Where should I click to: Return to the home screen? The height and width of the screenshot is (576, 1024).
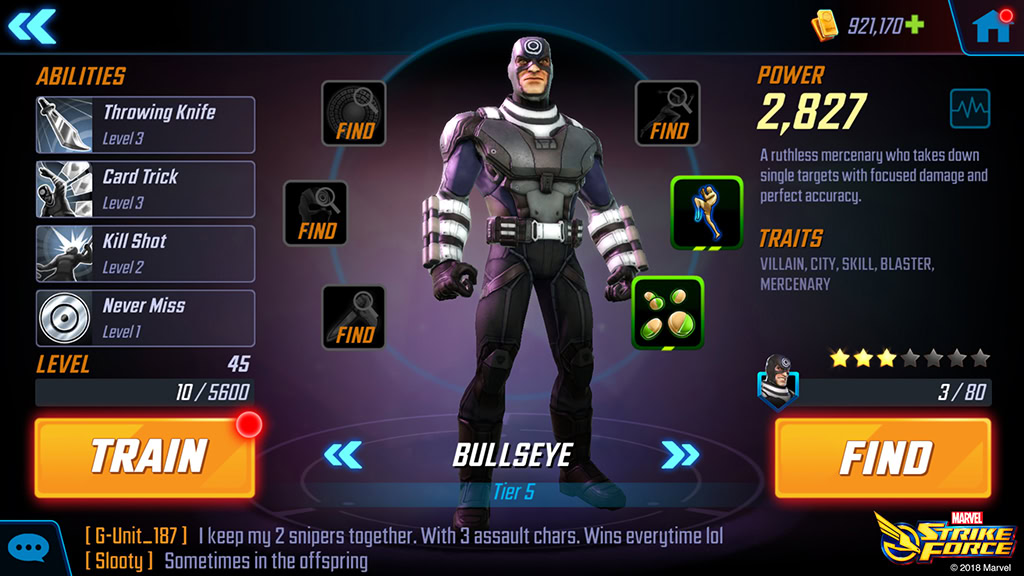(x=992, y=26)
